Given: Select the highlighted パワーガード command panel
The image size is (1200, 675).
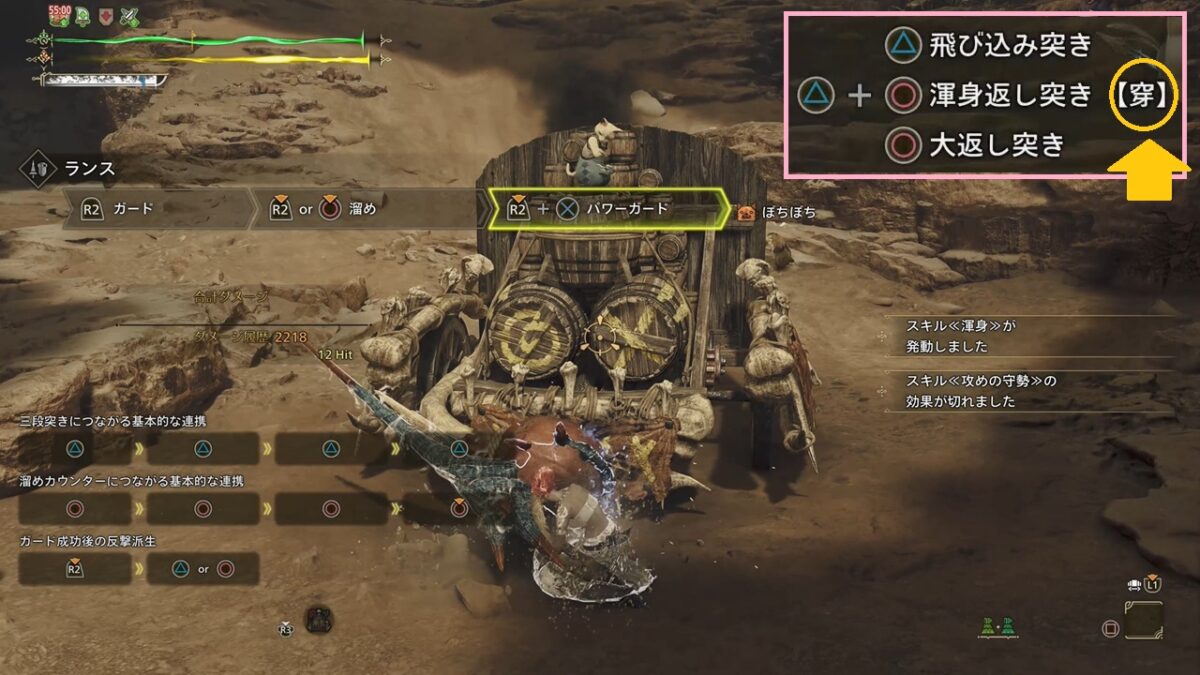Looking at the screenshot, I should tap(607, 210).
